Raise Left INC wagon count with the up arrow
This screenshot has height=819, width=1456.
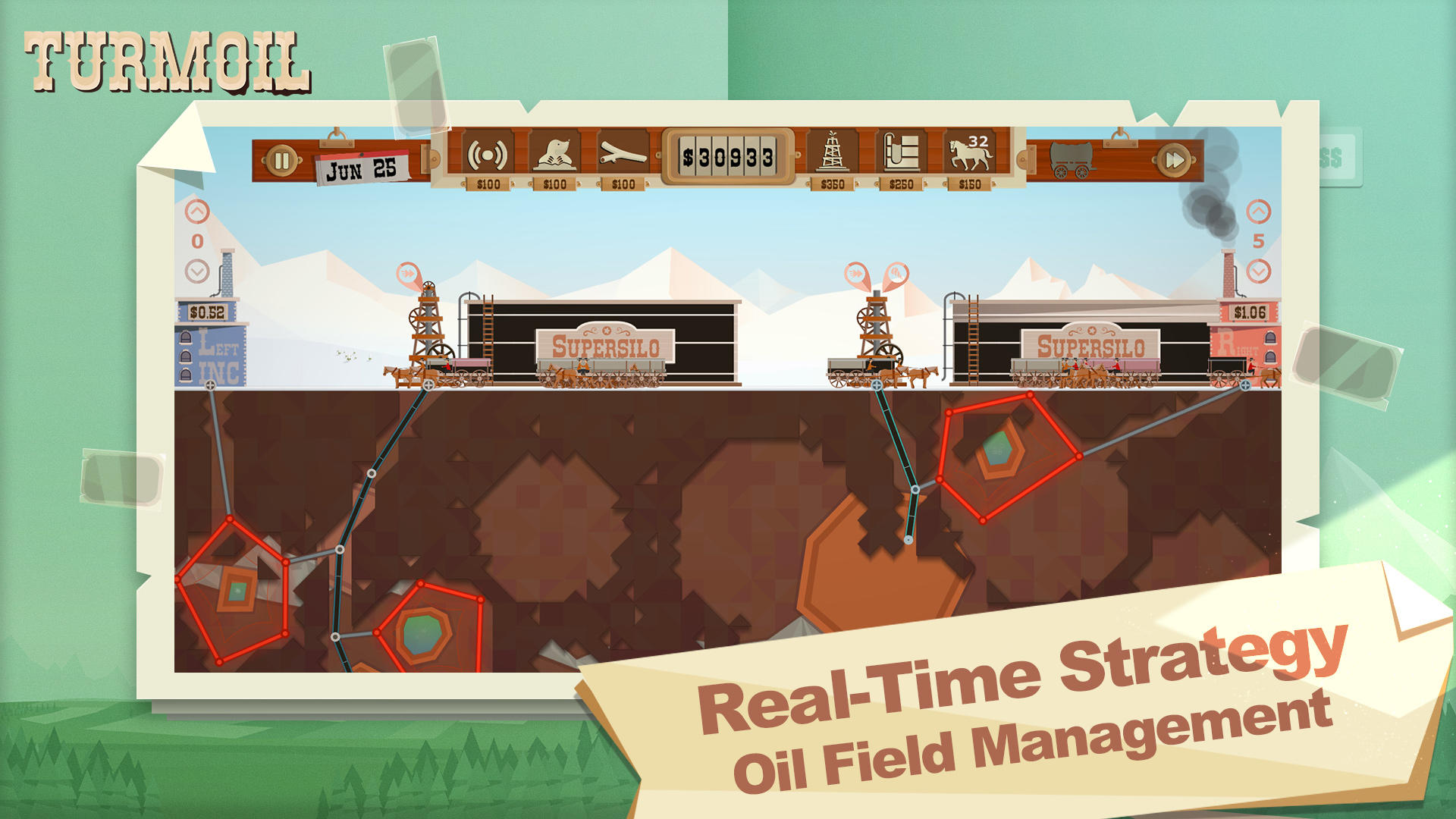(198, 209)
